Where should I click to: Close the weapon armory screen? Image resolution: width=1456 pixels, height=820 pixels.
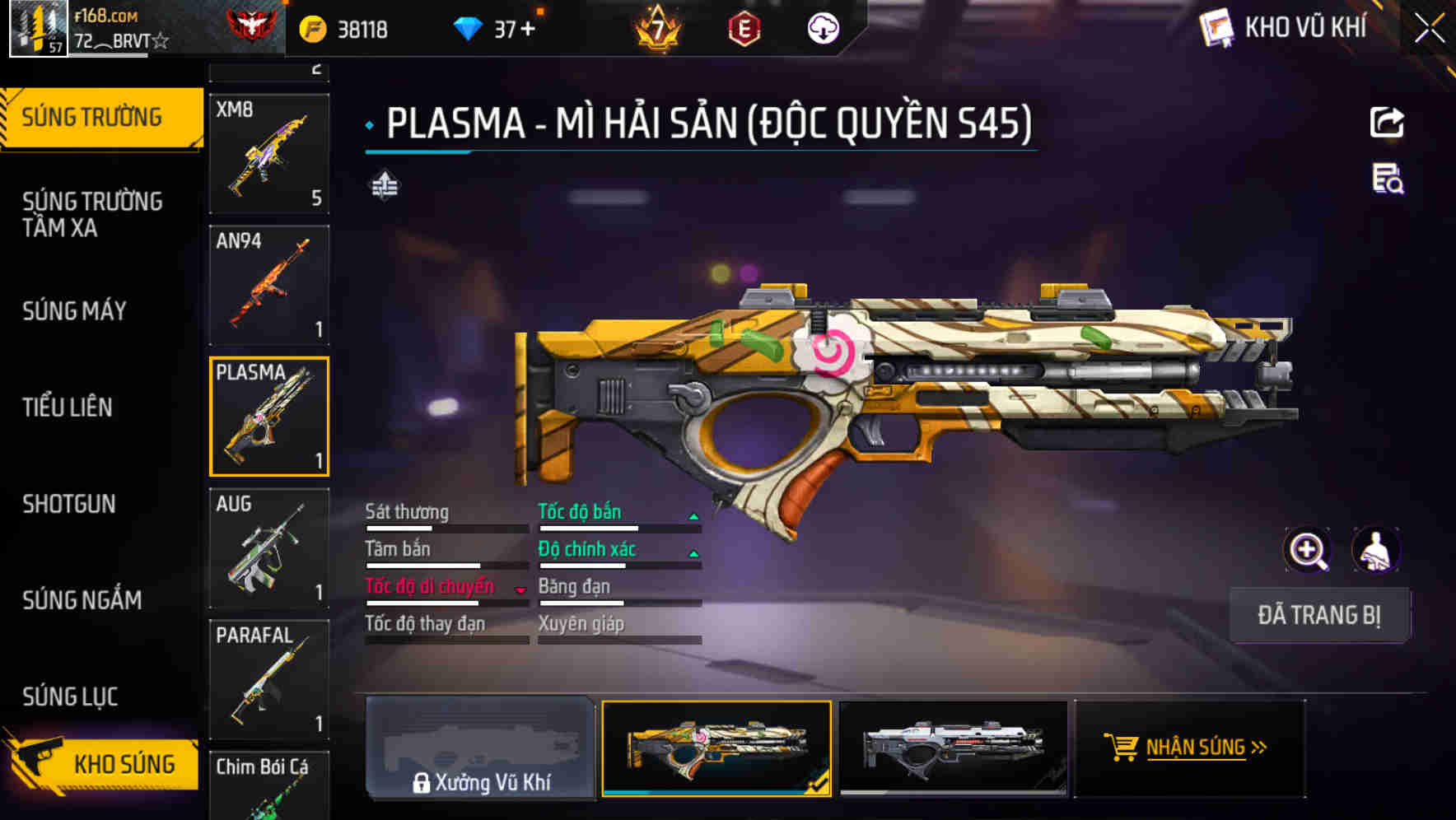tap(1430, 29)
